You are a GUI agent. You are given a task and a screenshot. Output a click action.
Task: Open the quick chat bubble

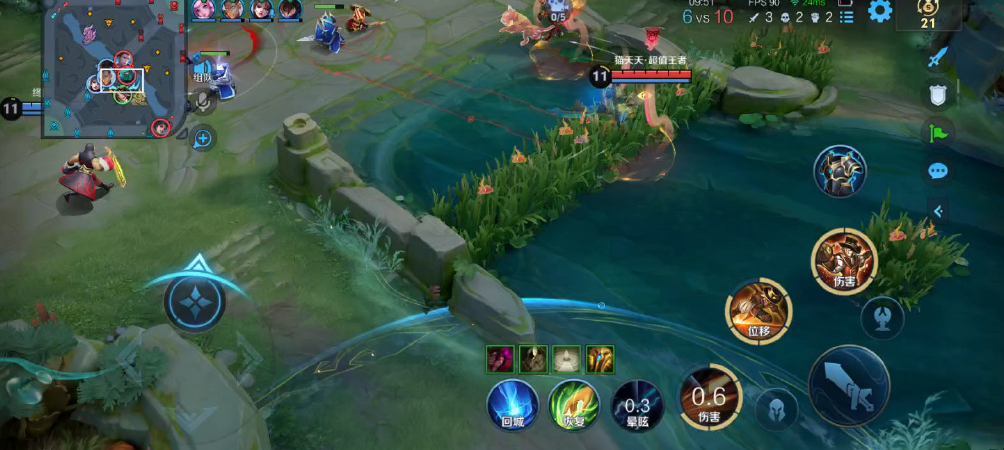(938, 171)
